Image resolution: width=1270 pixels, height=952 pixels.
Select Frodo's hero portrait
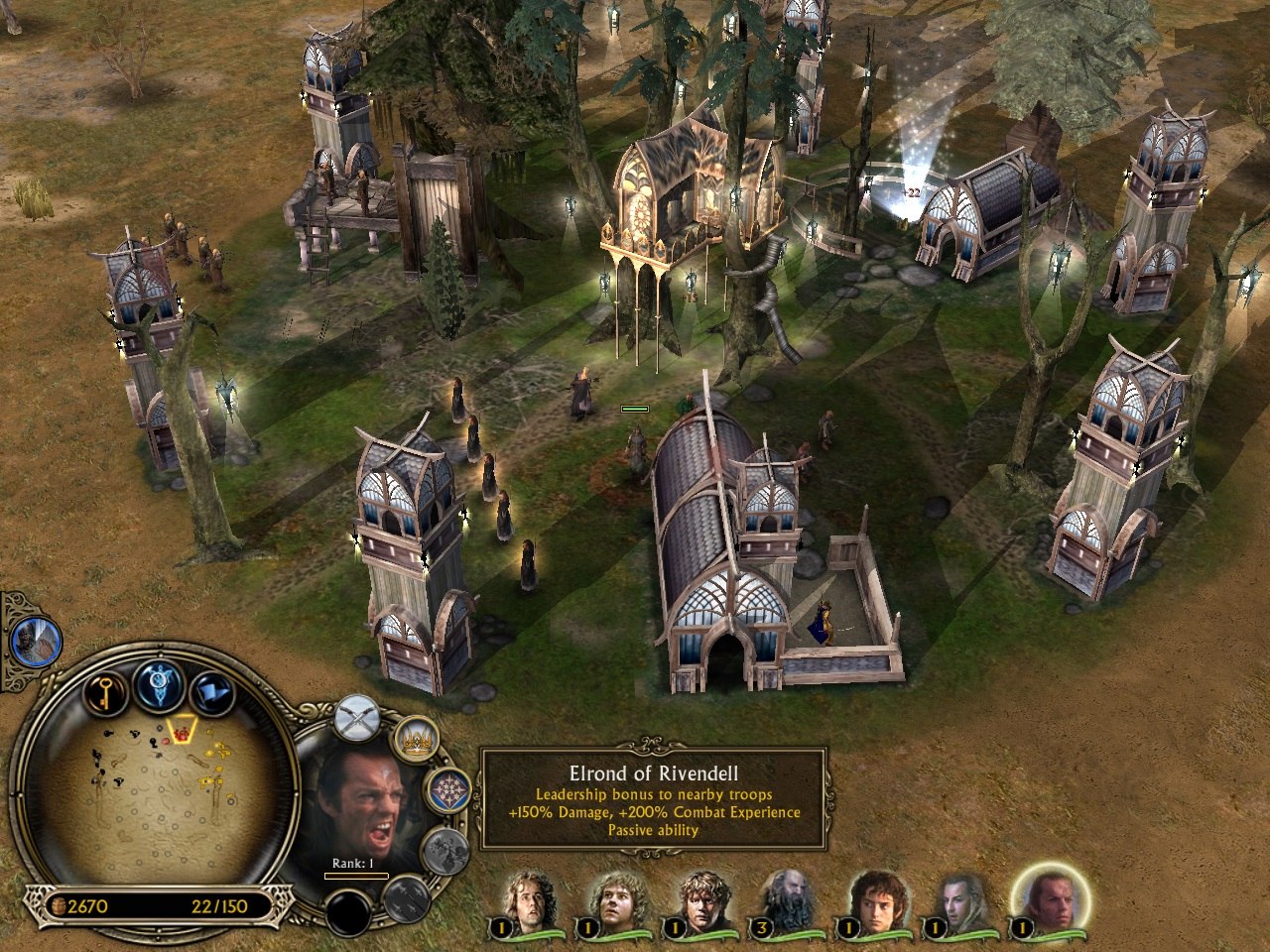click(879, 902)
